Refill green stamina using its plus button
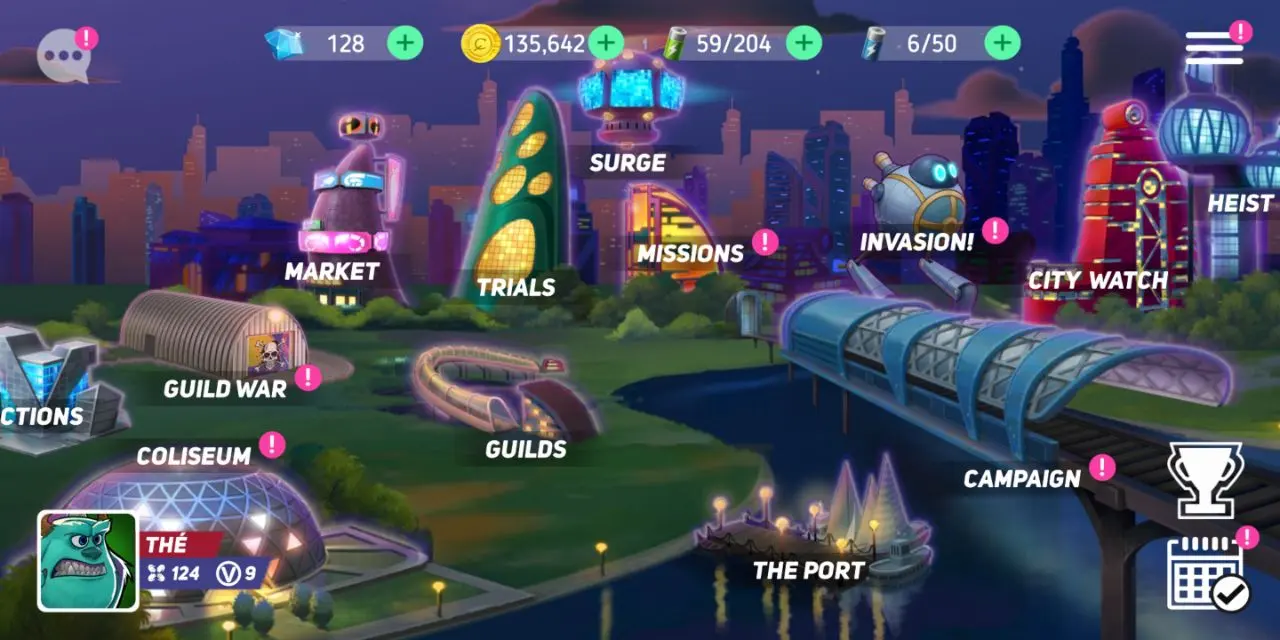Screen dimensions: 1280x640 804,43
